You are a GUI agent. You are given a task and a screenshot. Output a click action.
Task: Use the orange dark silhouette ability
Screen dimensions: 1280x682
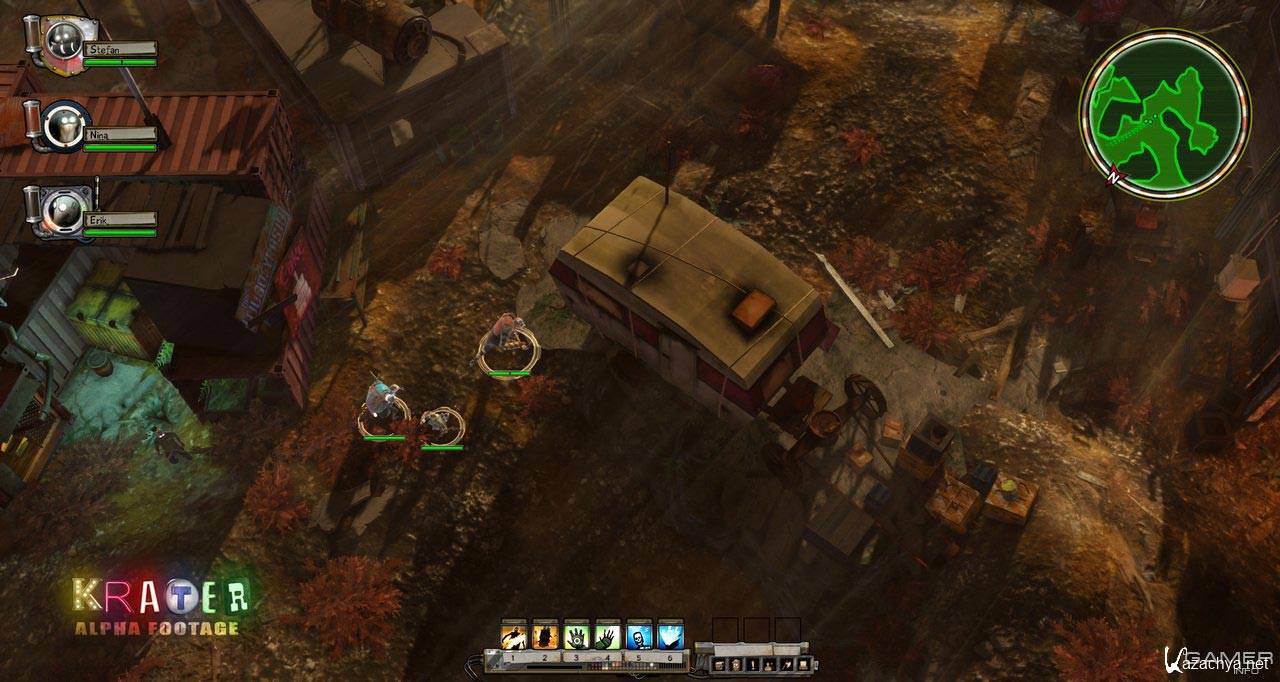point(545,635)
